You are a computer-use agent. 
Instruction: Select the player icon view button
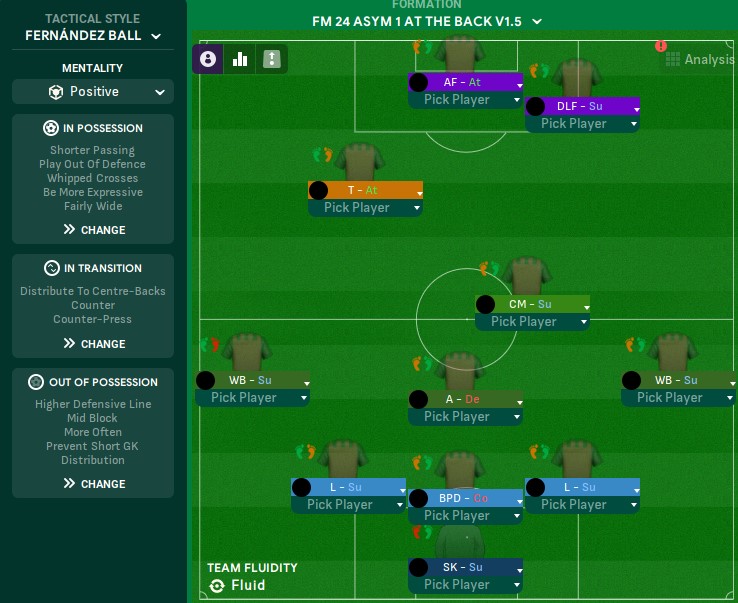pos(207,59)
